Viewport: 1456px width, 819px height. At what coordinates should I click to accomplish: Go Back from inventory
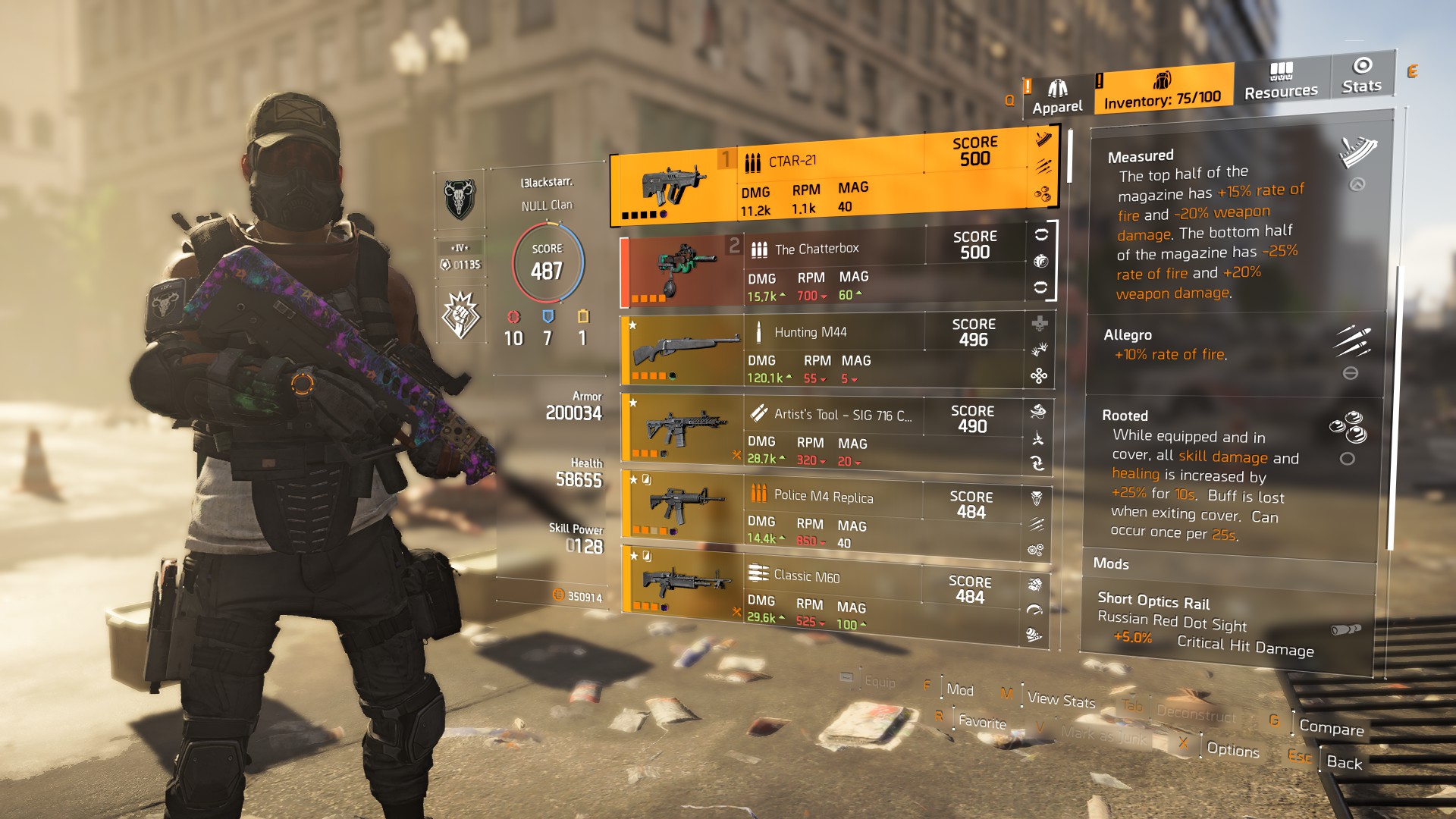(1344, 763)
